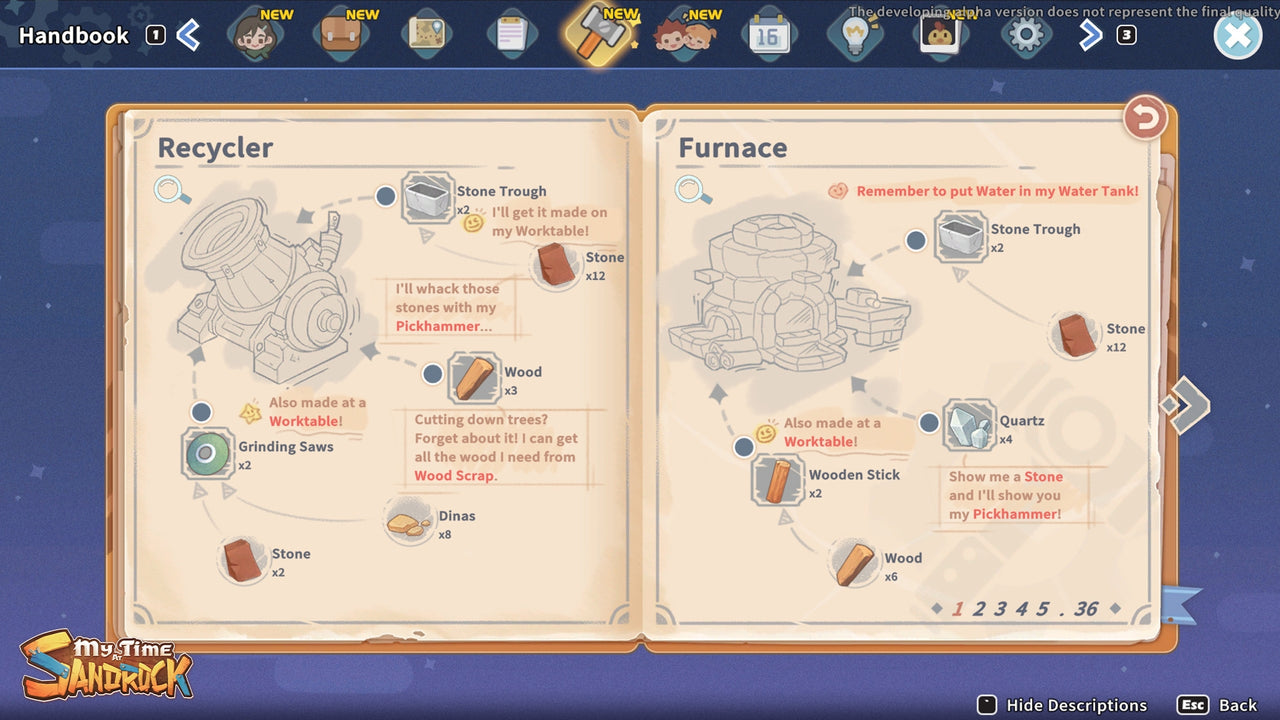
Task: Click the return arrow above the book
Action: [x=1144, y=117]
